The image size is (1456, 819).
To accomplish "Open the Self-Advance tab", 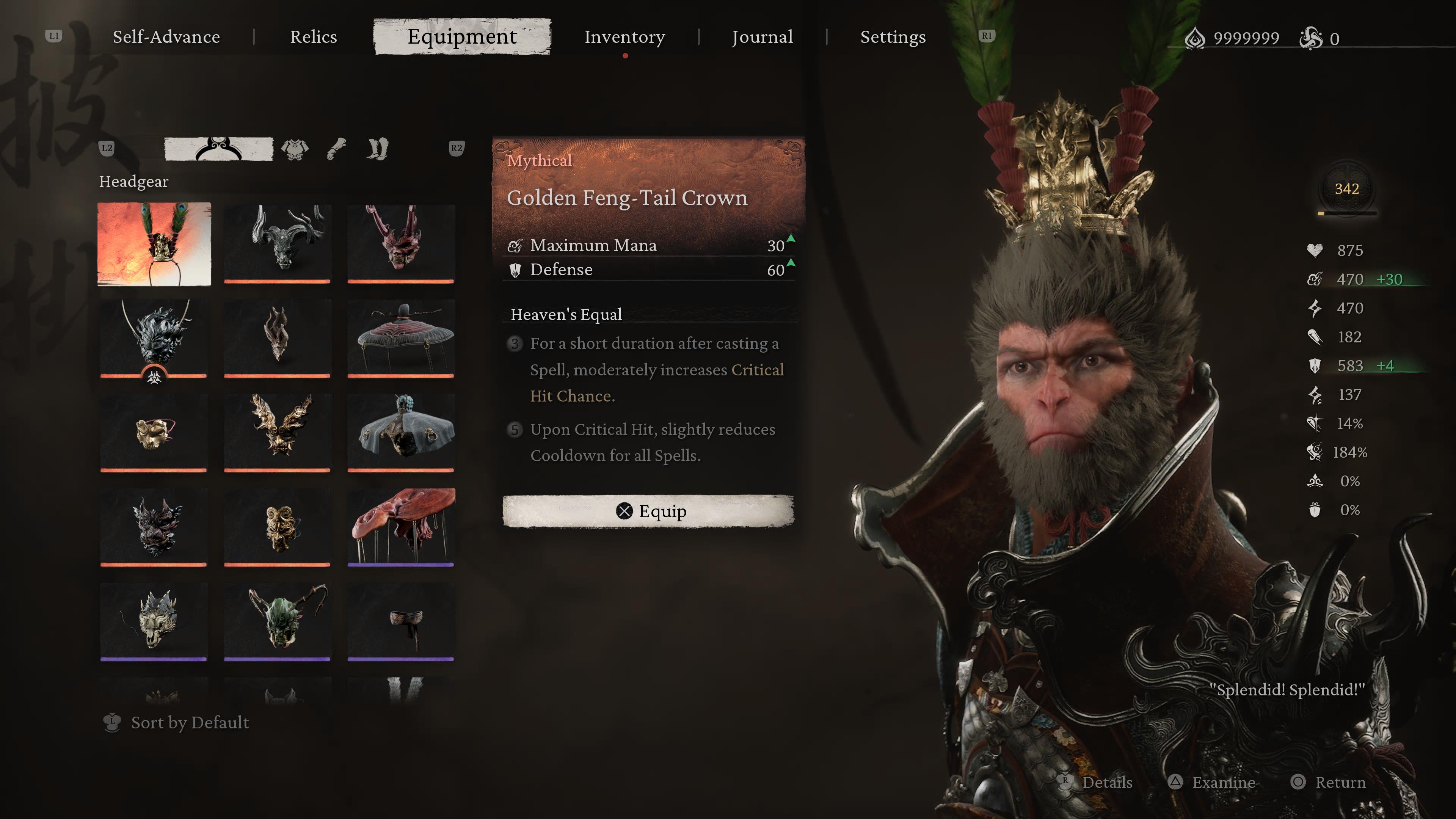I will tap(166, 37).
